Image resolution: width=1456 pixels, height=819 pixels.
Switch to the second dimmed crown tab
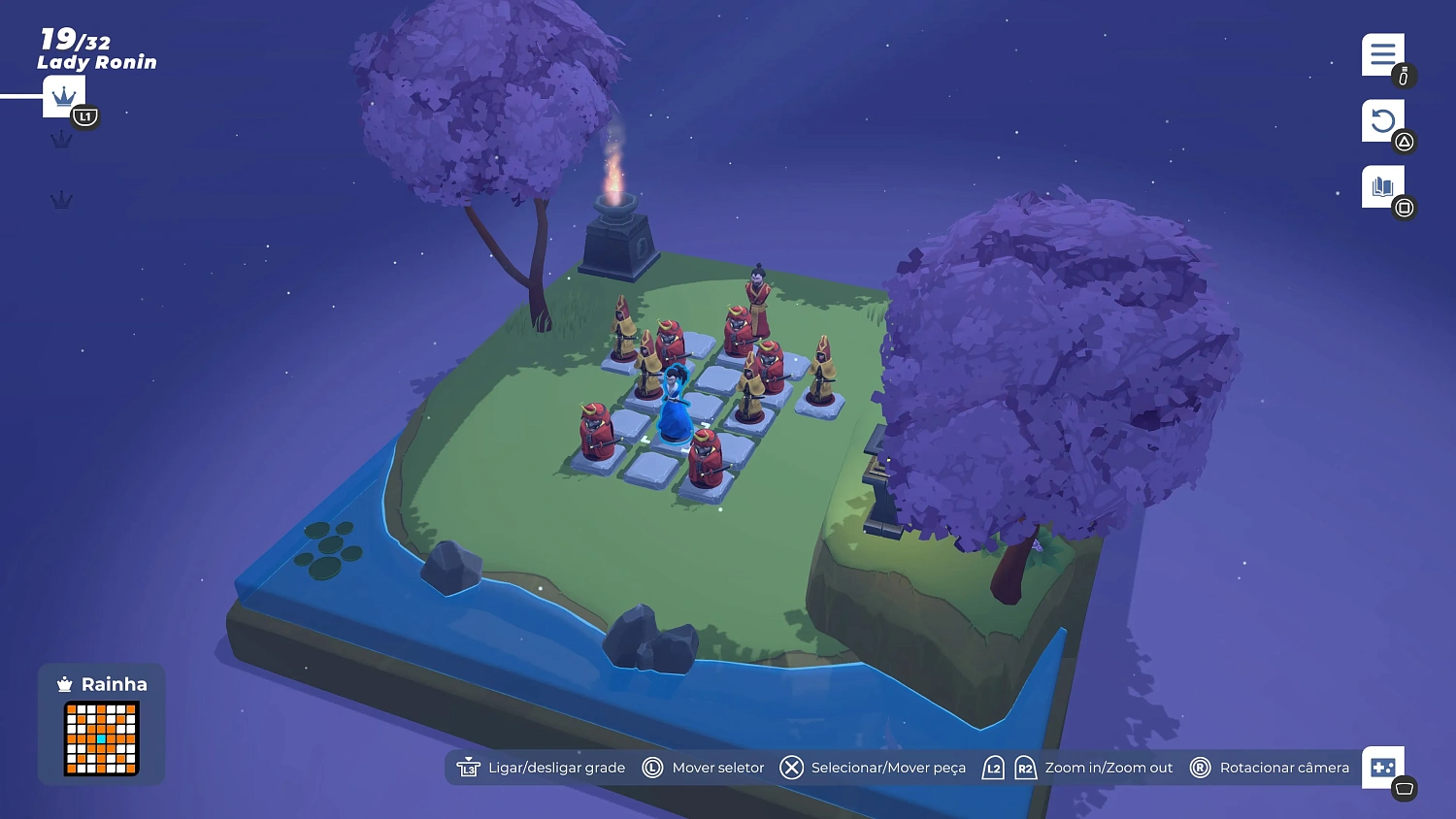coord(62,138)
